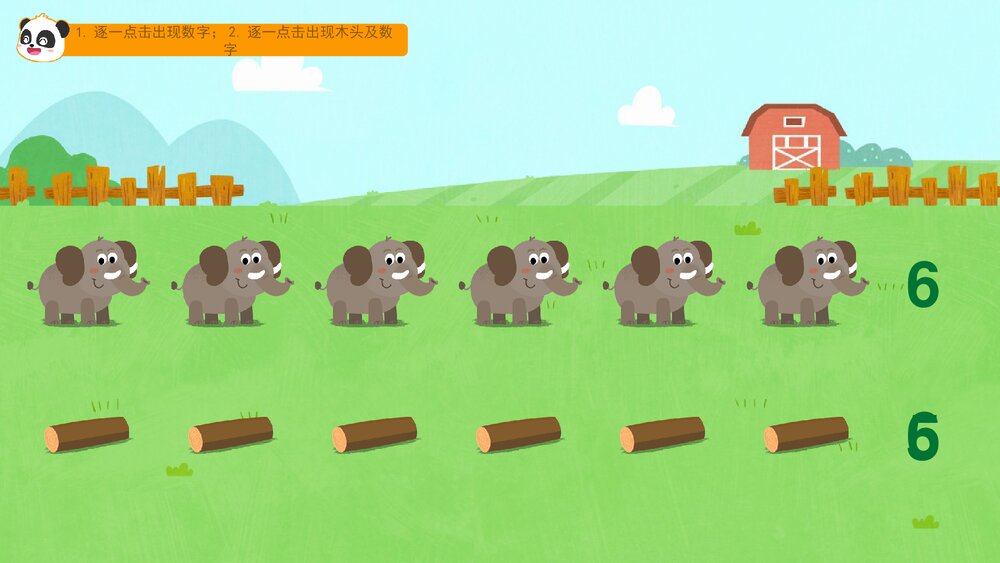Click the panda mascot icon
This screenshot has height=563, width=1000.
tap(42, 38)
